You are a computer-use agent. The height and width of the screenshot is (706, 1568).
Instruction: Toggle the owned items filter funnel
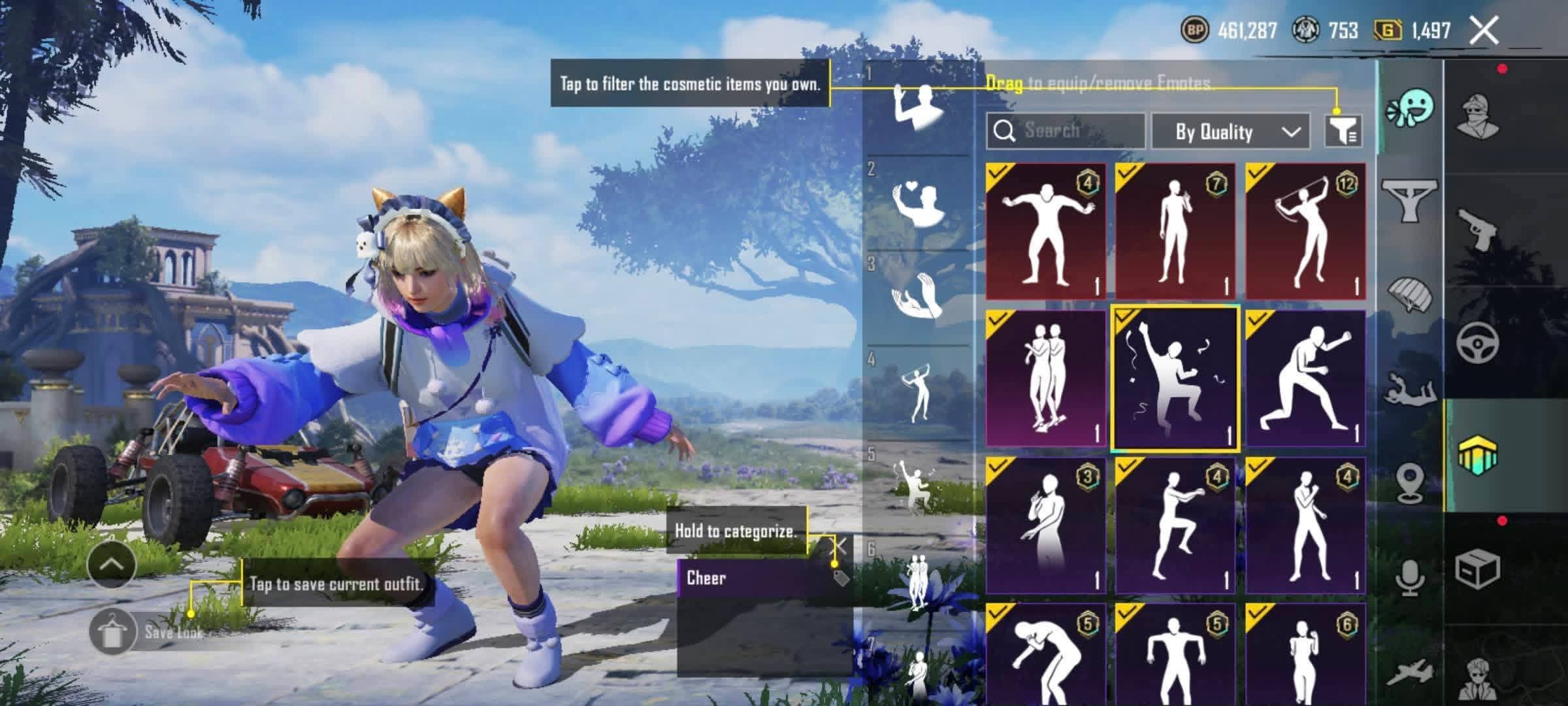point(1343,131)
